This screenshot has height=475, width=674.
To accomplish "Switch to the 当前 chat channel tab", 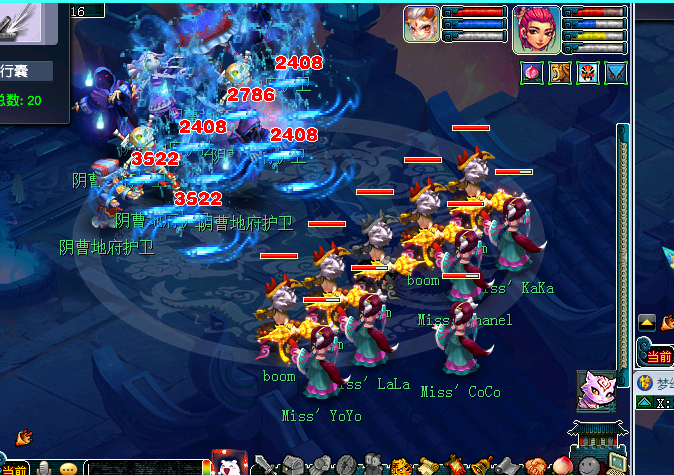I will [14, 468].
